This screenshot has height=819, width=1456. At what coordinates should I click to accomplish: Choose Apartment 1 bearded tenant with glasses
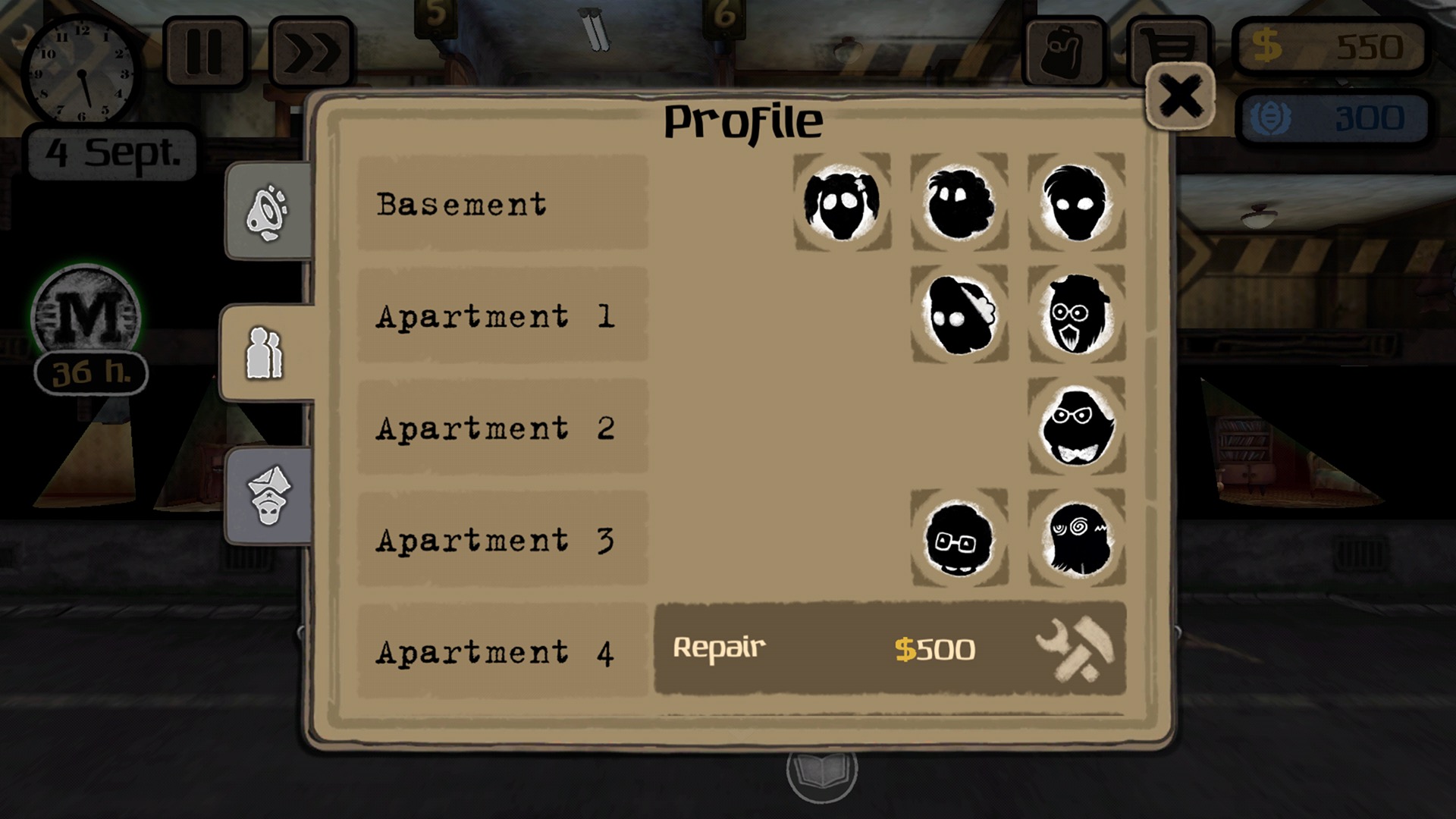tap(1075, 315)
